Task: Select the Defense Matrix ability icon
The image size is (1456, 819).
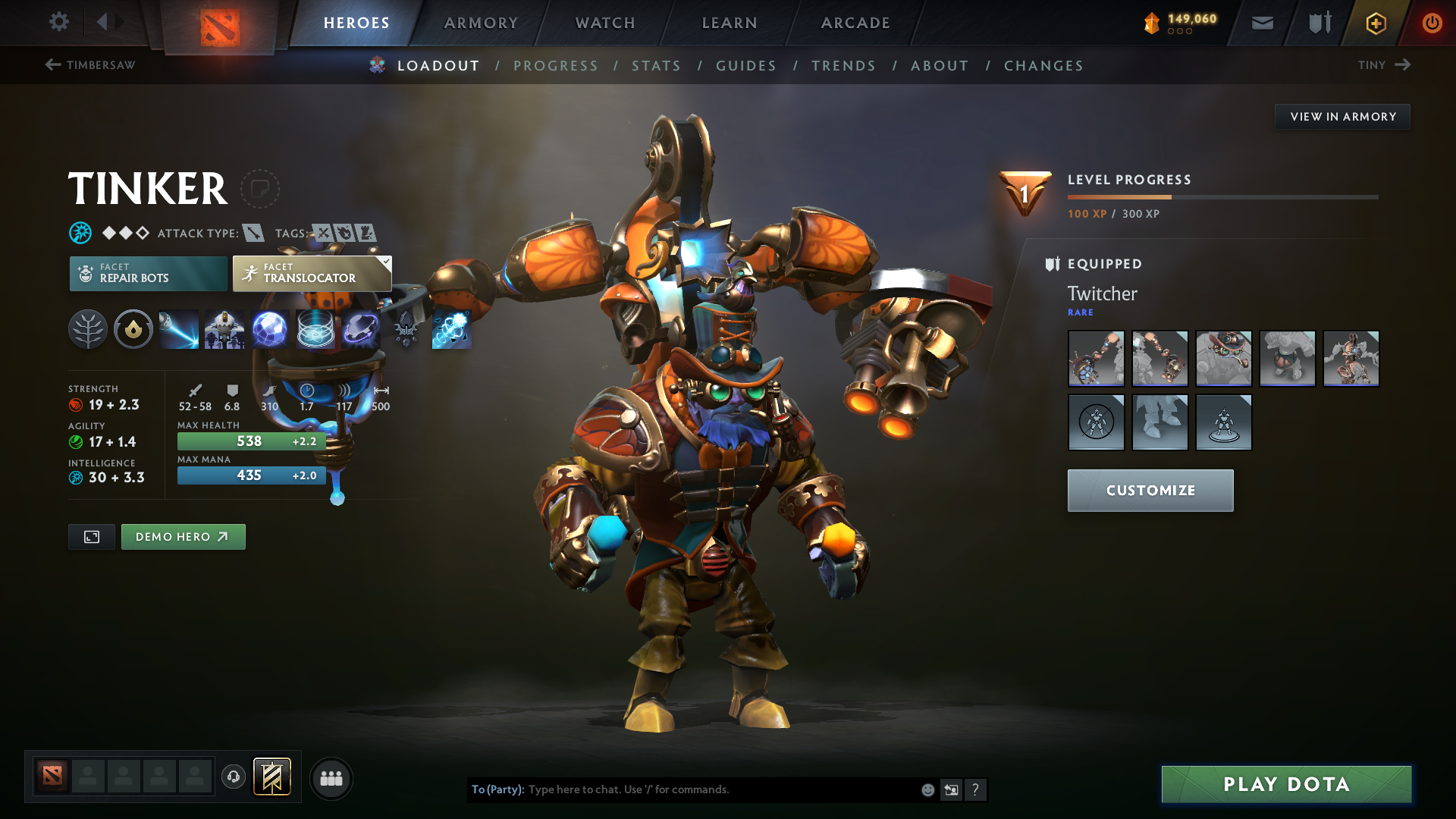Action: [271, 329]
